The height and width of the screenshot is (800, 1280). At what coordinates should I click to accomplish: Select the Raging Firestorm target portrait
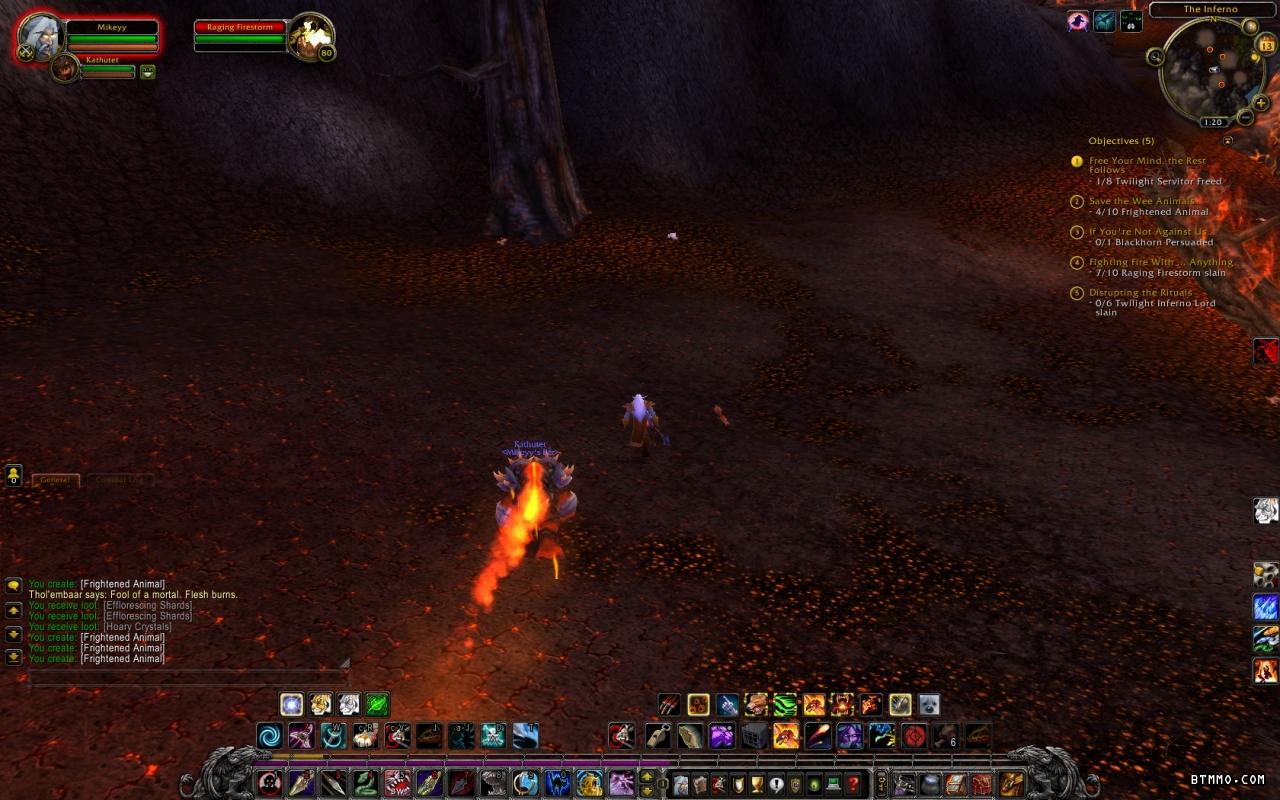coord(310,36)
